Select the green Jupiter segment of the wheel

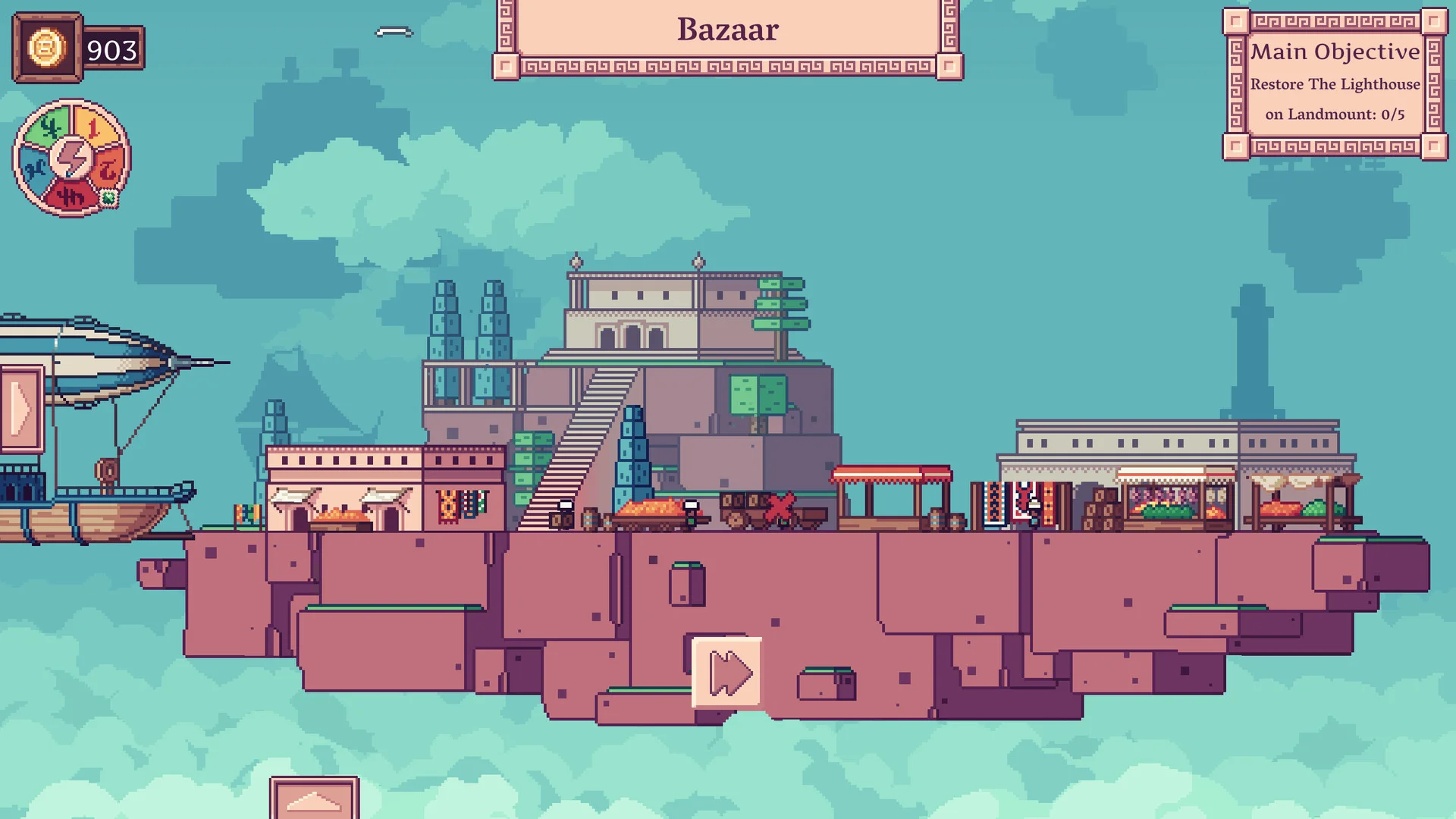click(49, 124)
